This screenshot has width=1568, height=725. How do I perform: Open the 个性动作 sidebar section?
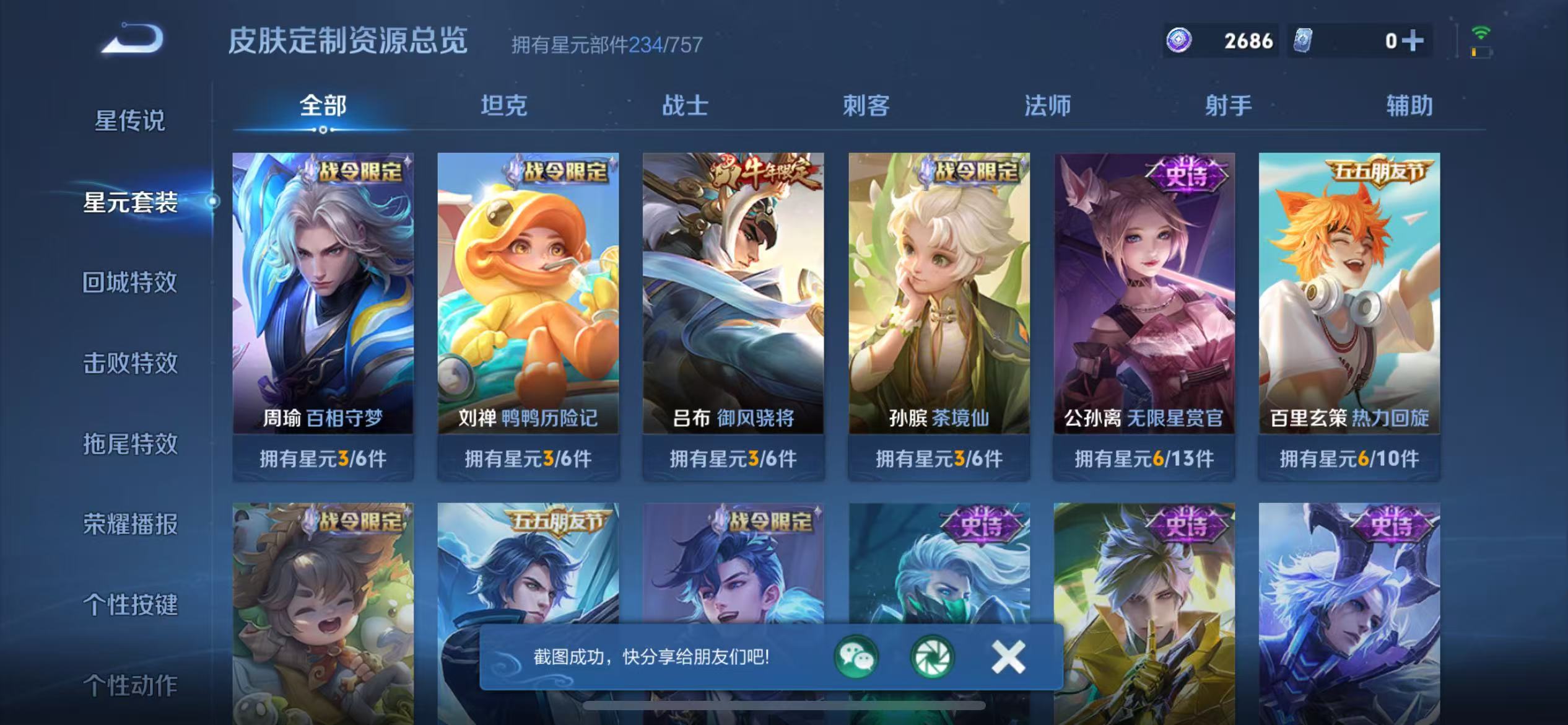tap(131, 685)
